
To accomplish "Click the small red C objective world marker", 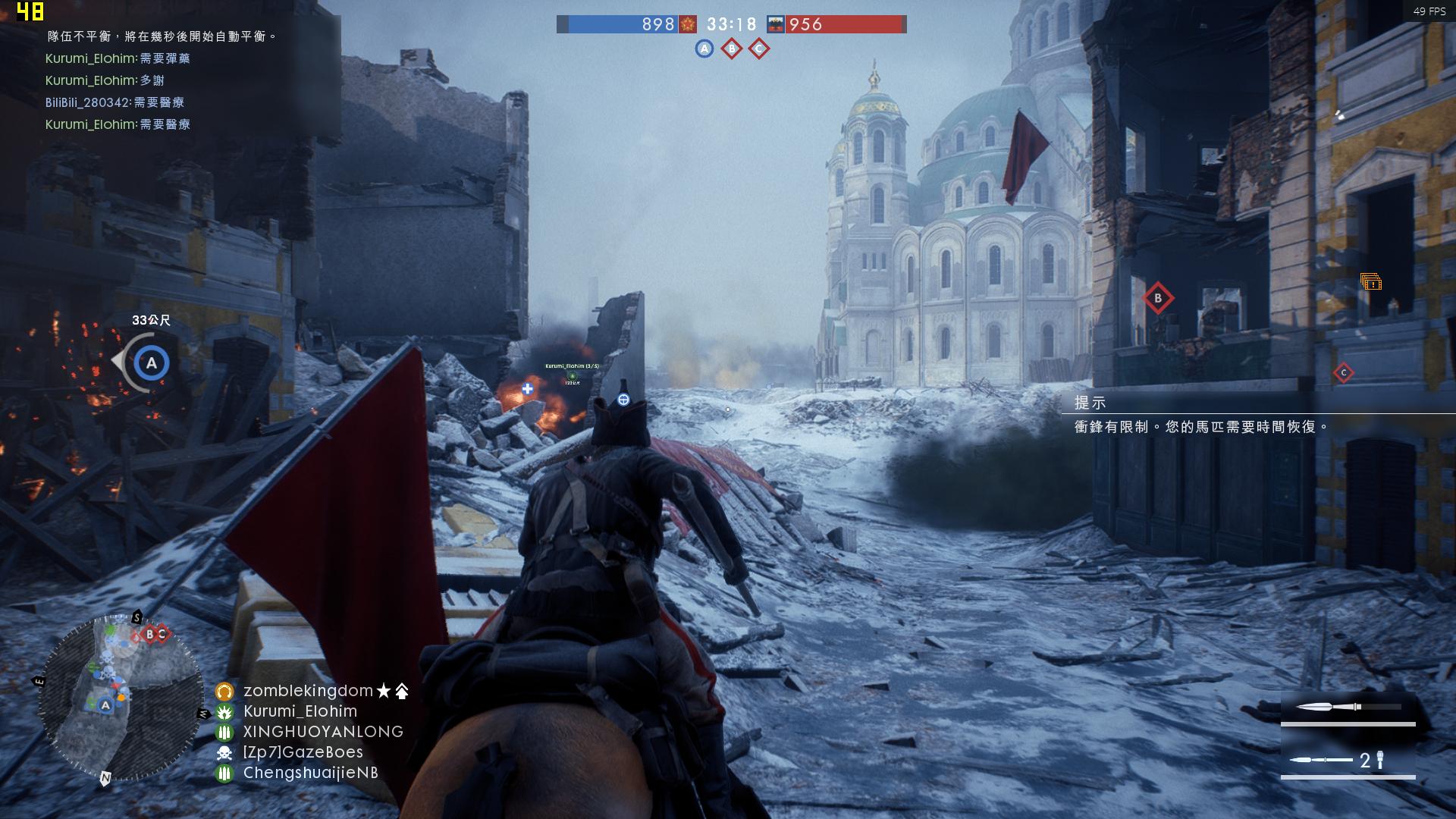I will (1343, 372).
